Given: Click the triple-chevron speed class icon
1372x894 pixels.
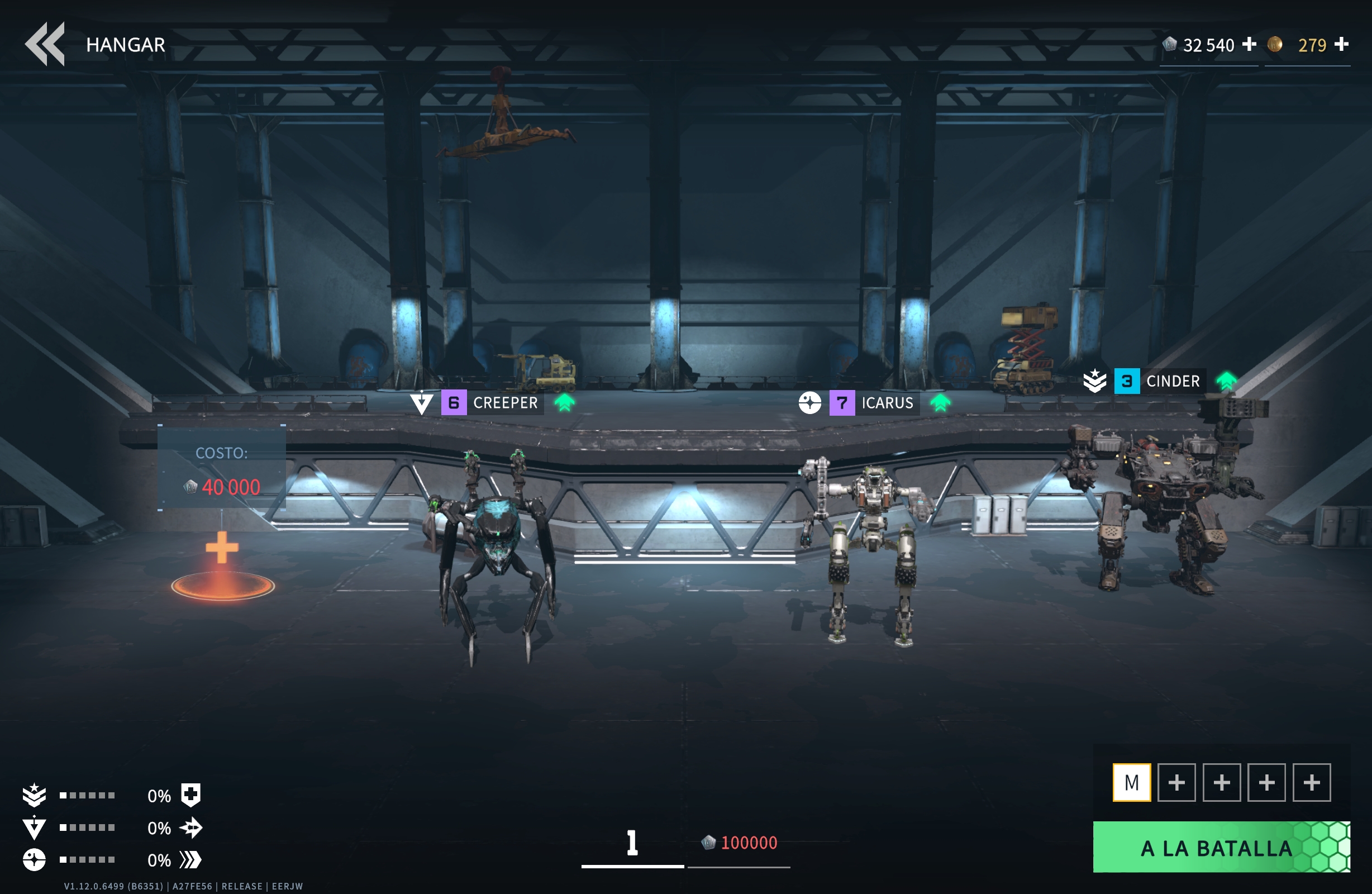Looking at the screenshot, I should 192,860.
